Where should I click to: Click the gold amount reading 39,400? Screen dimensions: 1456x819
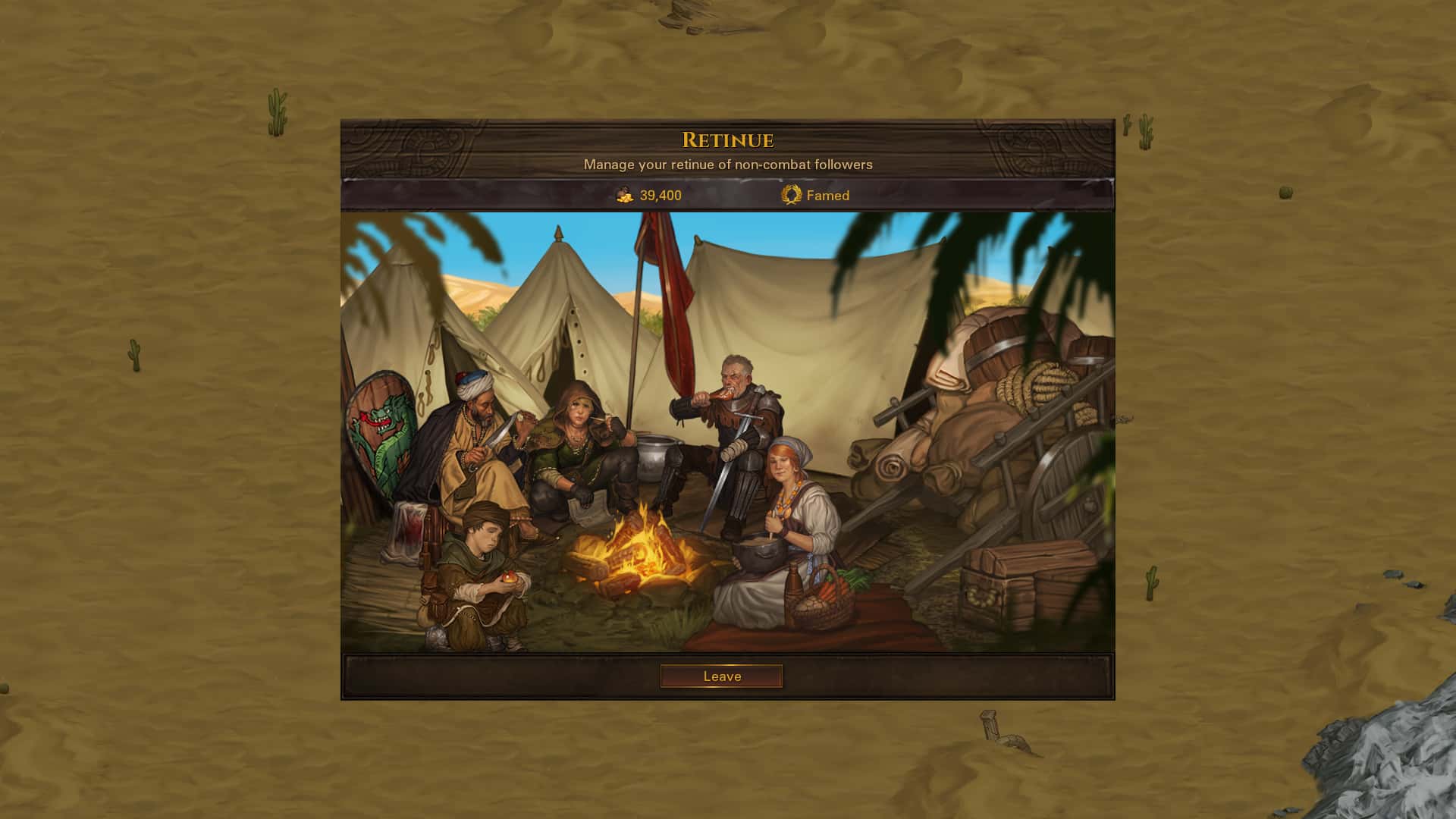[x=658, y=195]
